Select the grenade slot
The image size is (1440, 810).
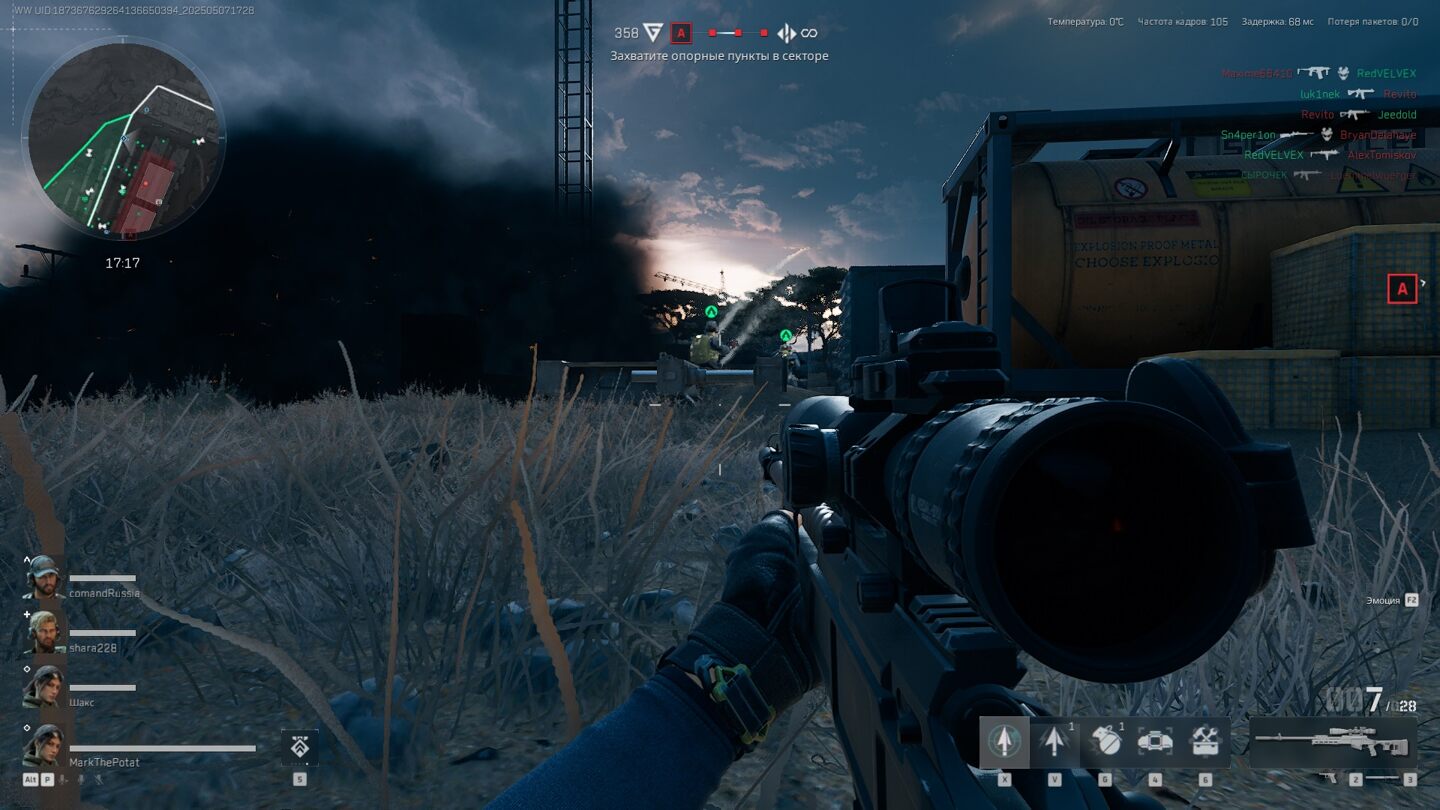point(1105,741)
